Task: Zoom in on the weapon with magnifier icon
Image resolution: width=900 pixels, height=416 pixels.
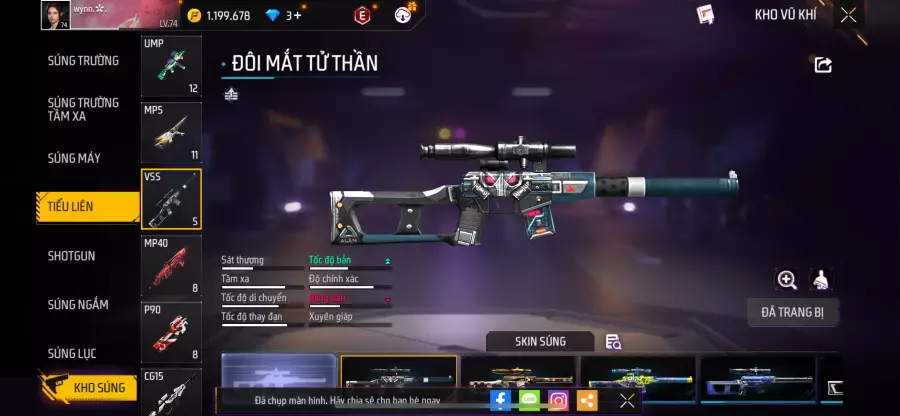Action: tap(787, 280)
